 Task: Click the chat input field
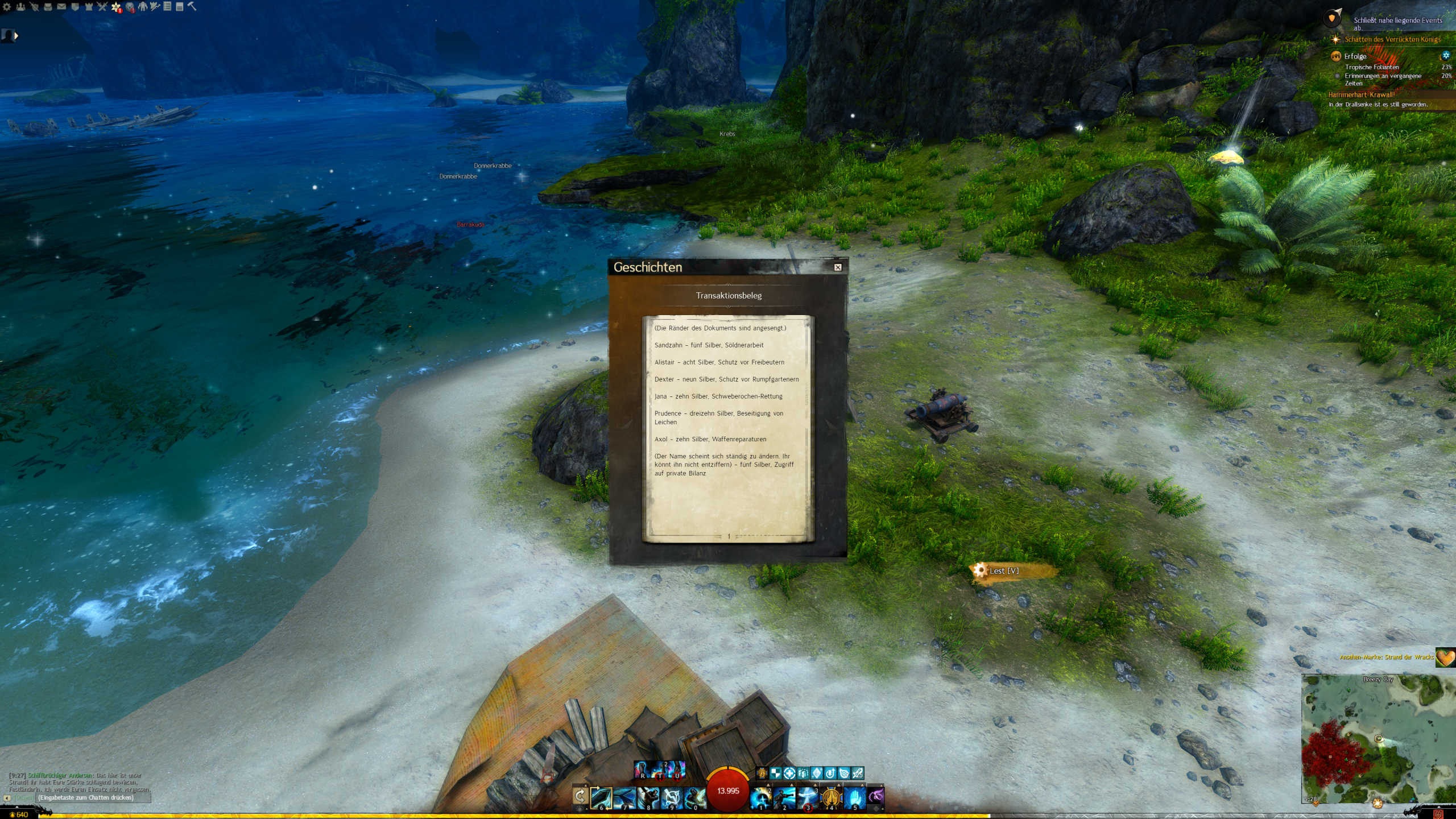pyautogui.click(x=91, y=798)
